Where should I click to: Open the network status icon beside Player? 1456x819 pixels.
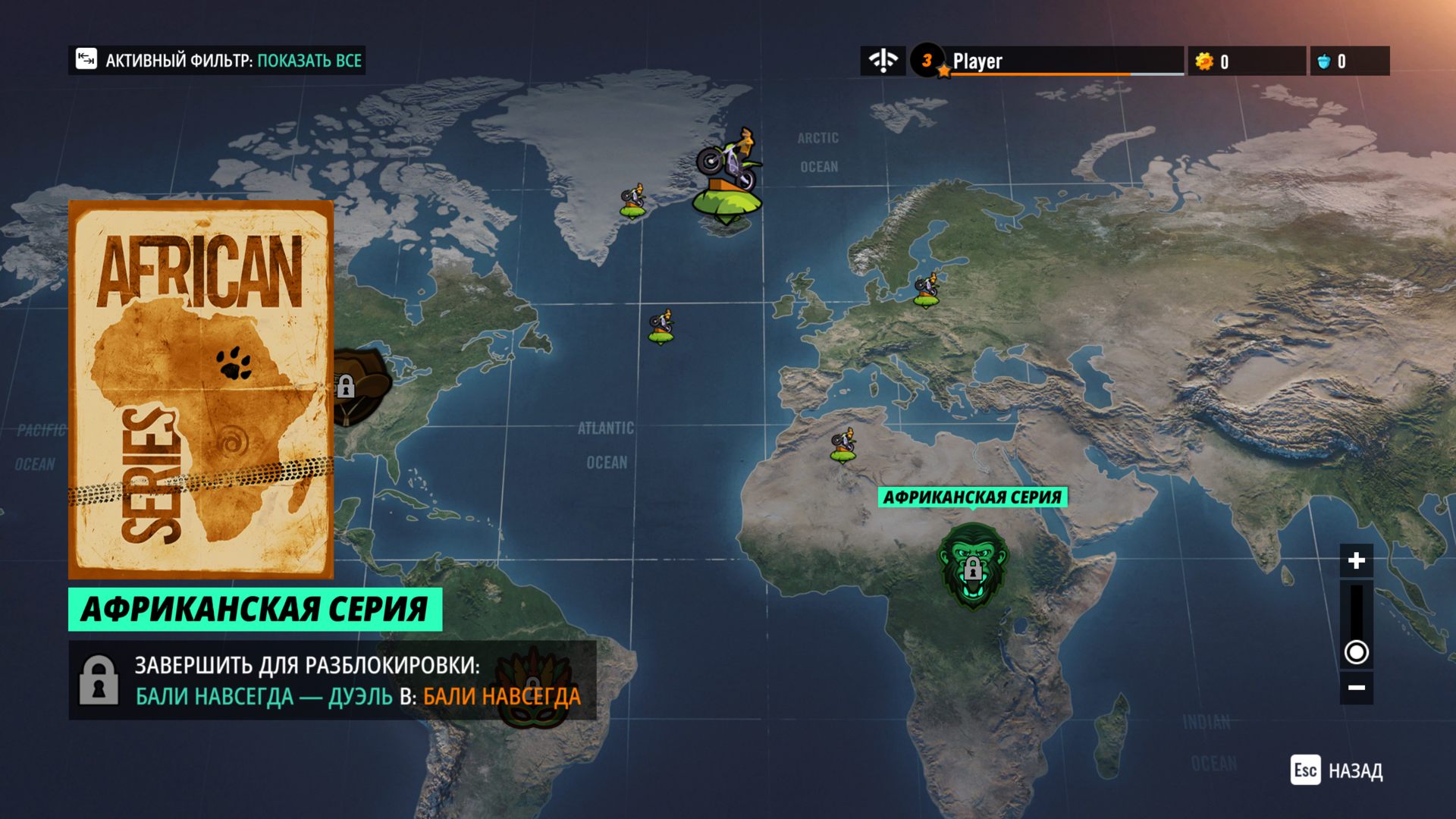[x=883, y=61]
